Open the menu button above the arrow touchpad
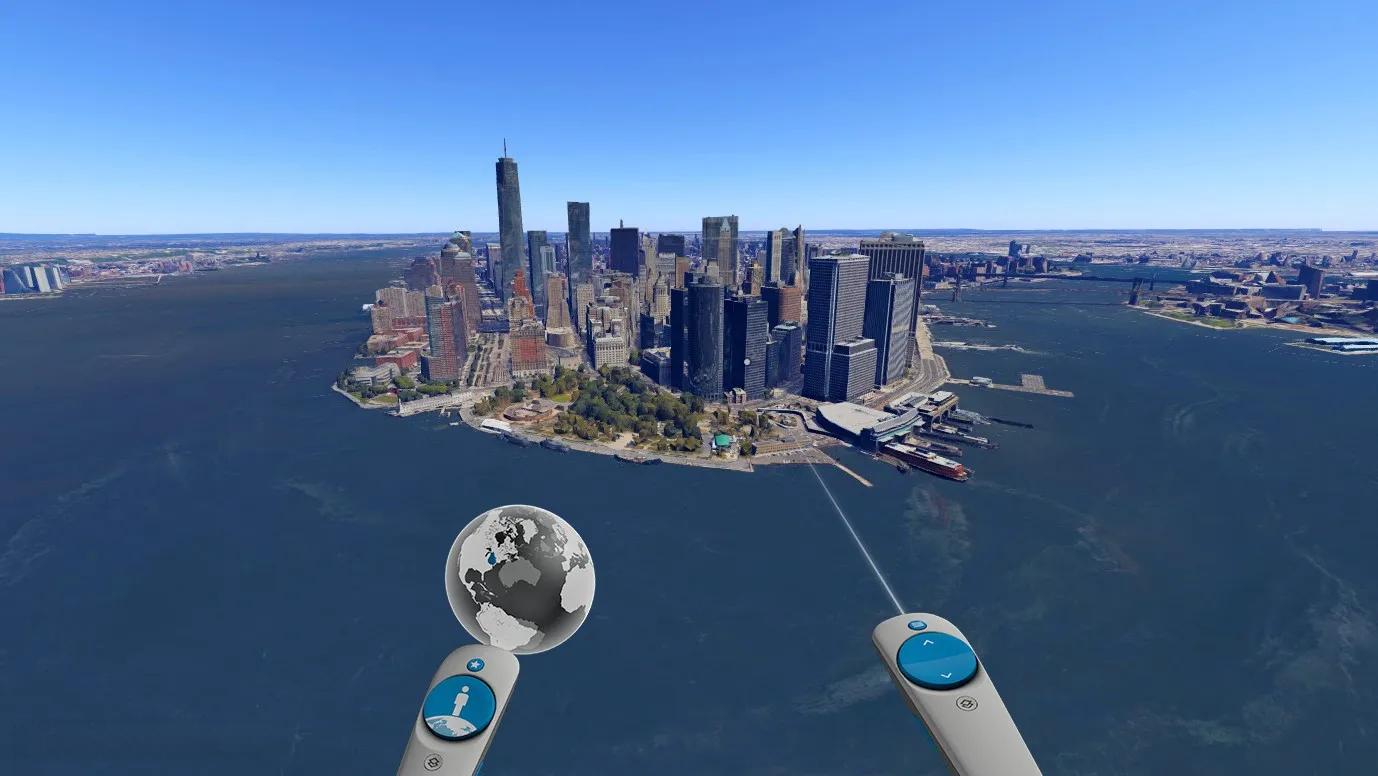 (x=917, y=625)
